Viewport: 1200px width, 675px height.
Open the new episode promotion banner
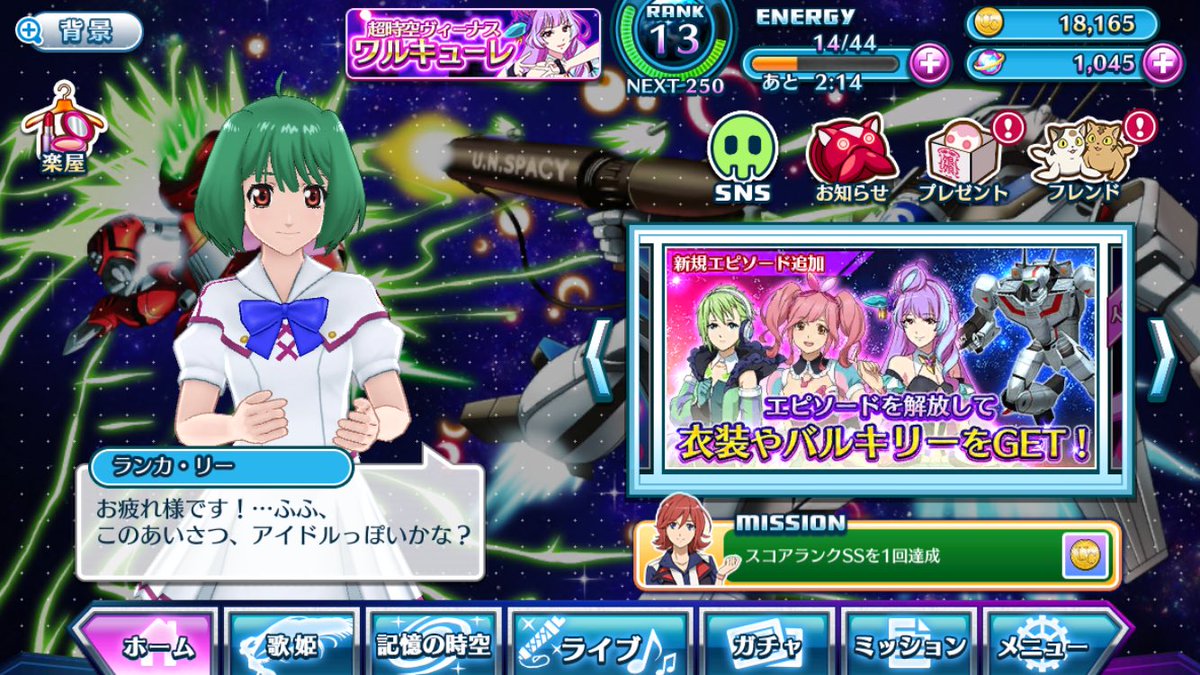pyautogui.click(x=880, y=358)
